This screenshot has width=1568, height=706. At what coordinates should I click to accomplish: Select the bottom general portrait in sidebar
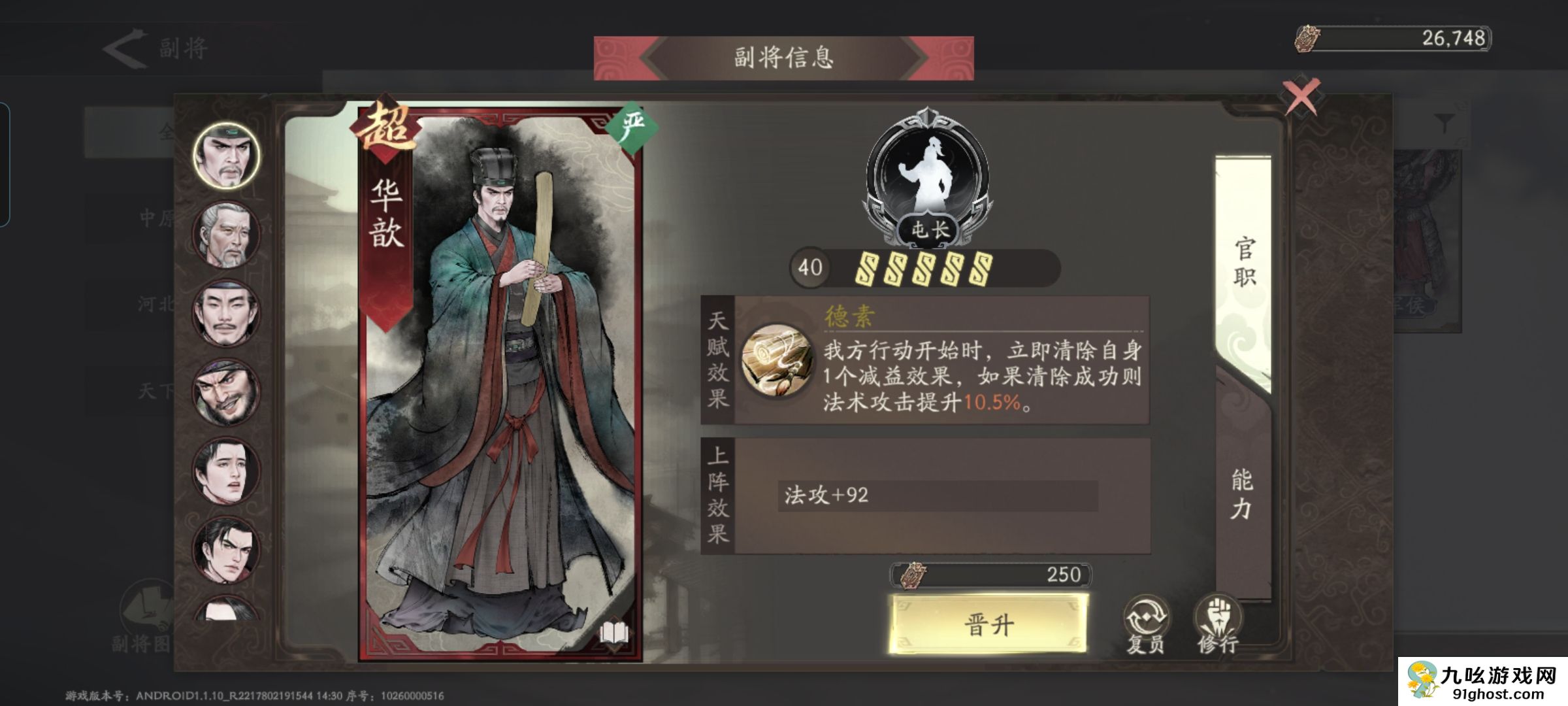[225, 609]
